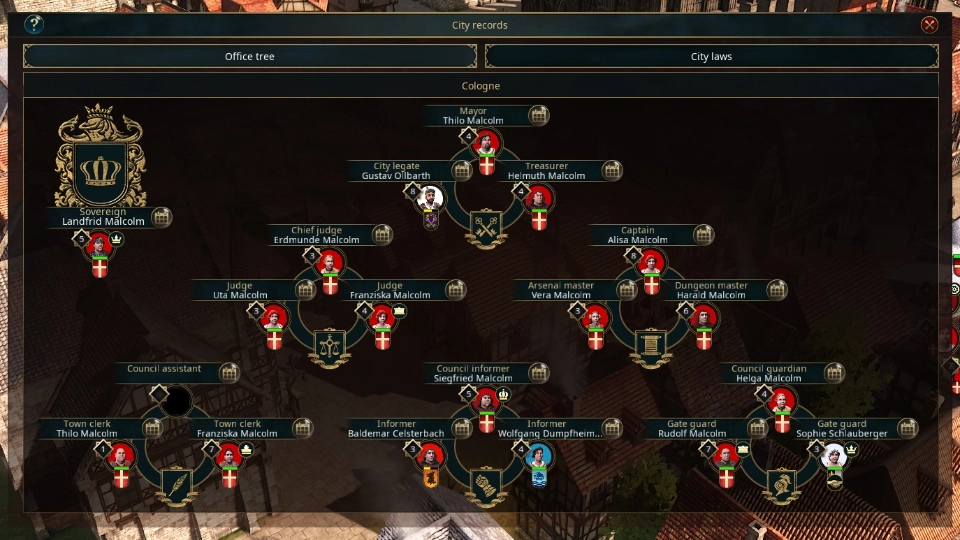Select Chief judge Erdmunde Malcolm's portrait

point(330,263)
